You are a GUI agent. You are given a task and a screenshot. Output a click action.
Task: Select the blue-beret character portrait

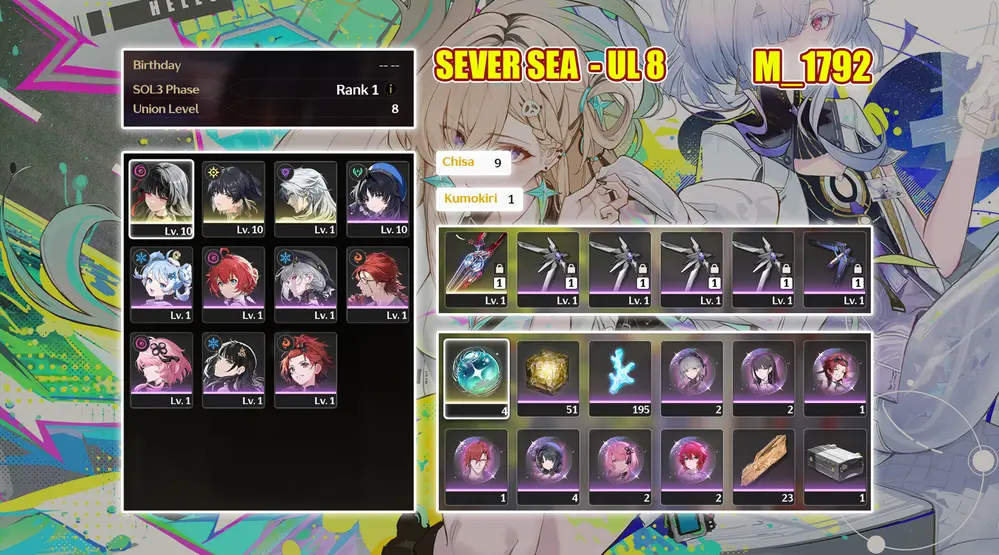click(377, 199)
